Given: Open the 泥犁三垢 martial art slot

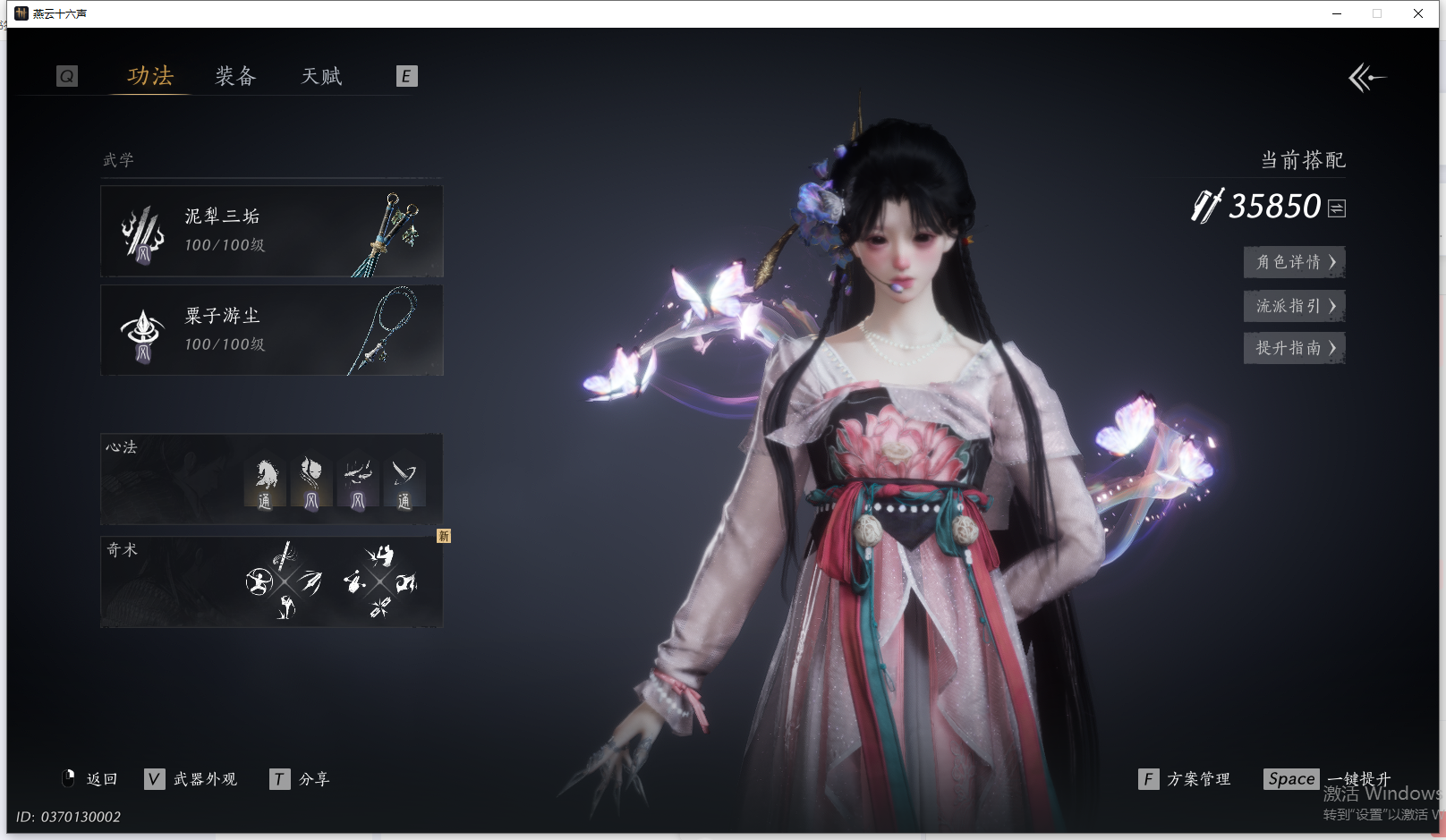Looking at the screenshot, I should click(x=271, y=231).
